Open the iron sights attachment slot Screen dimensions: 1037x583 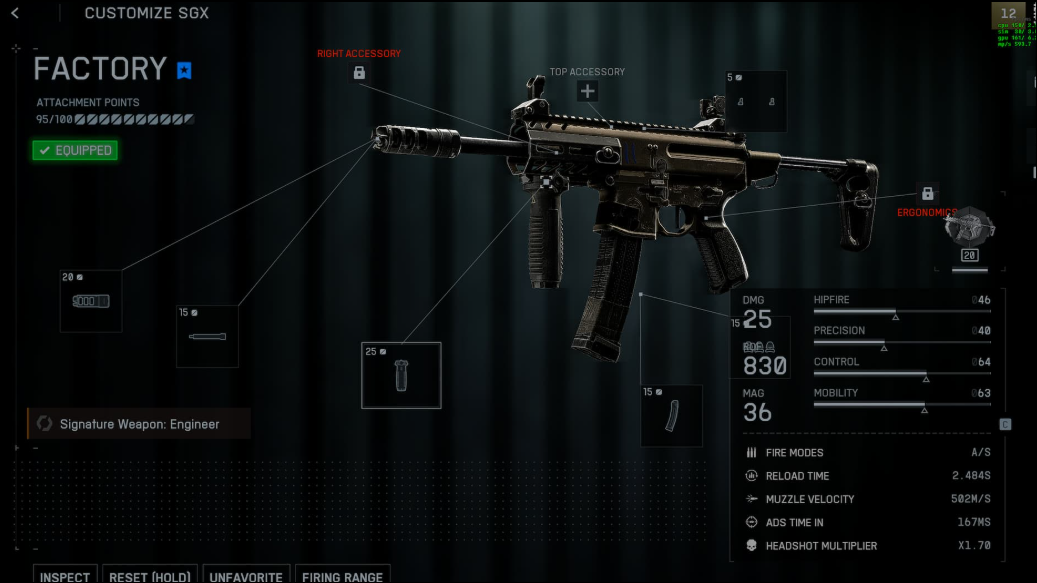point(755,101)
